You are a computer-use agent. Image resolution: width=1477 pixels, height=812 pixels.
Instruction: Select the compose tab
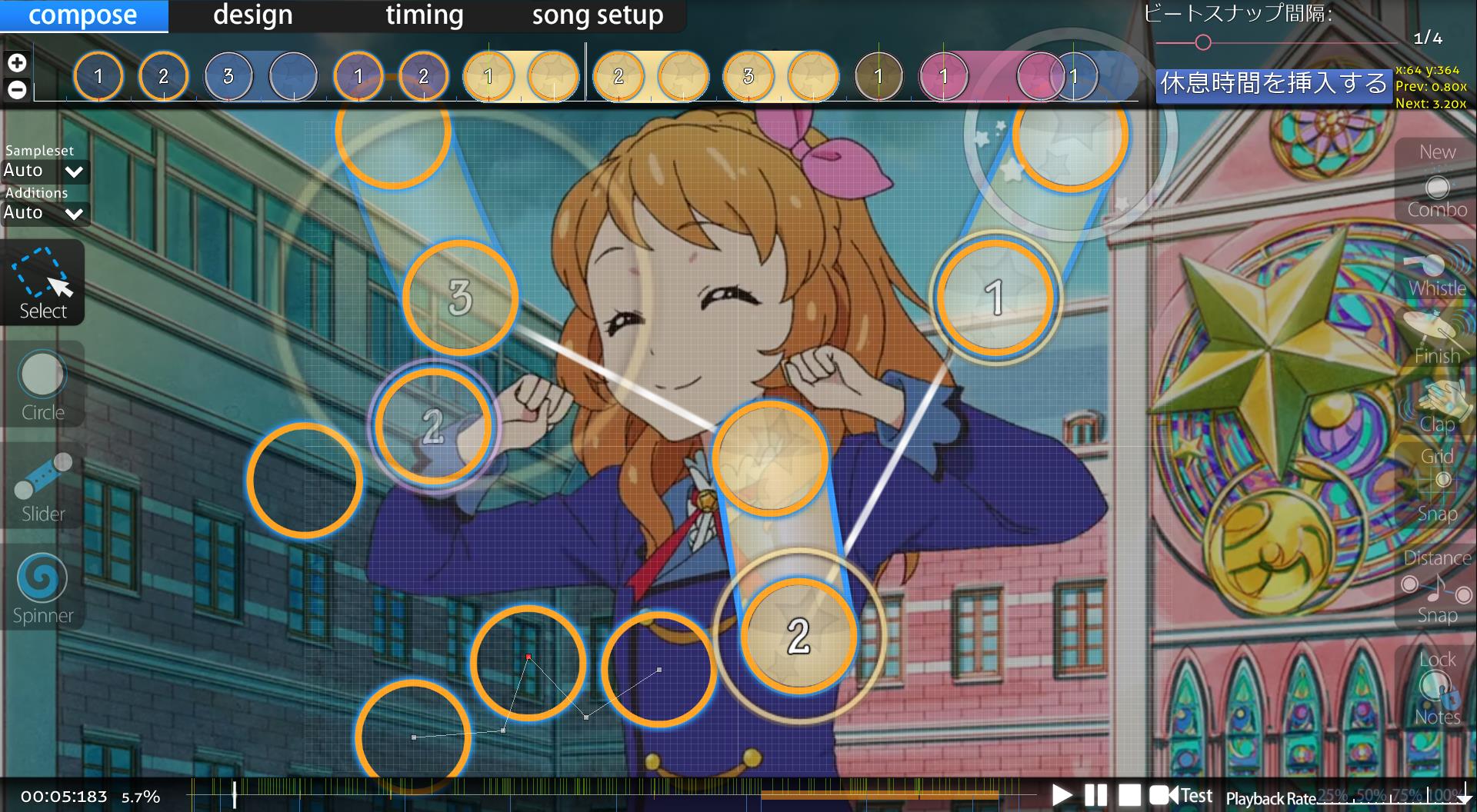click(x=83, y=15)
